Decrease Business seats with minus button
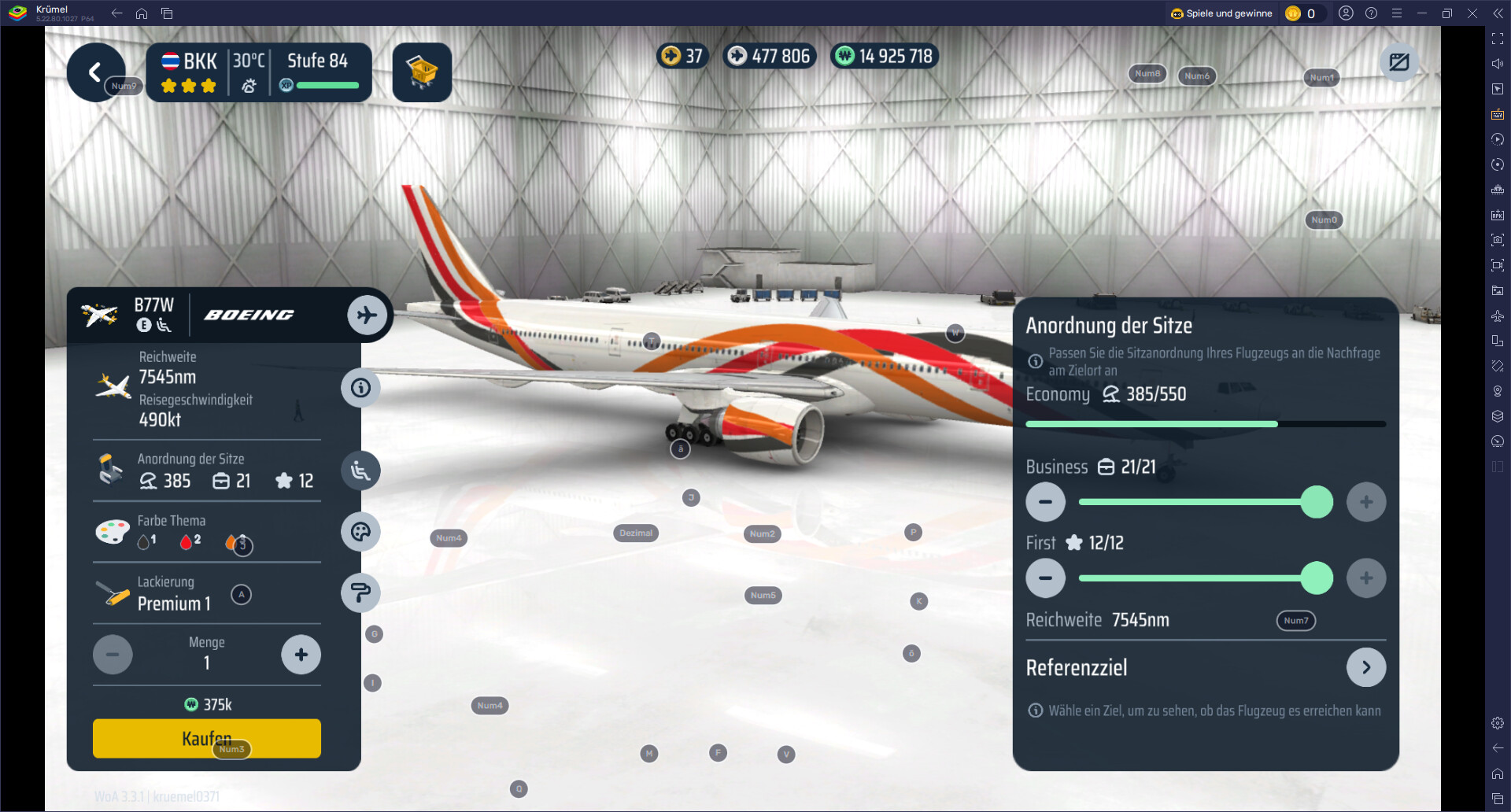 pos(1045,502)
